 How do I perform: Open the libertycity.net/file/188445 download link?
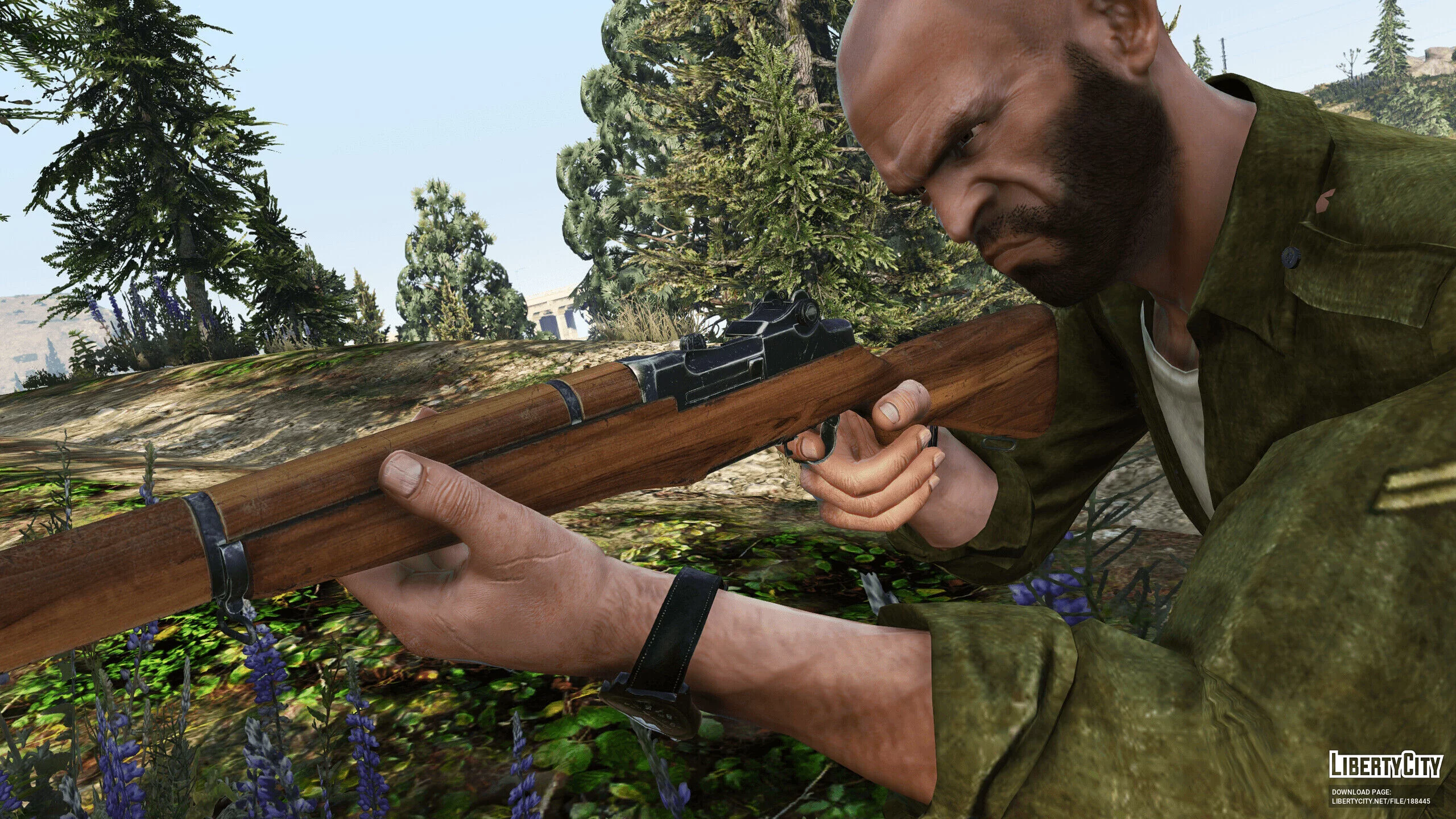[x=1380, y=801]
